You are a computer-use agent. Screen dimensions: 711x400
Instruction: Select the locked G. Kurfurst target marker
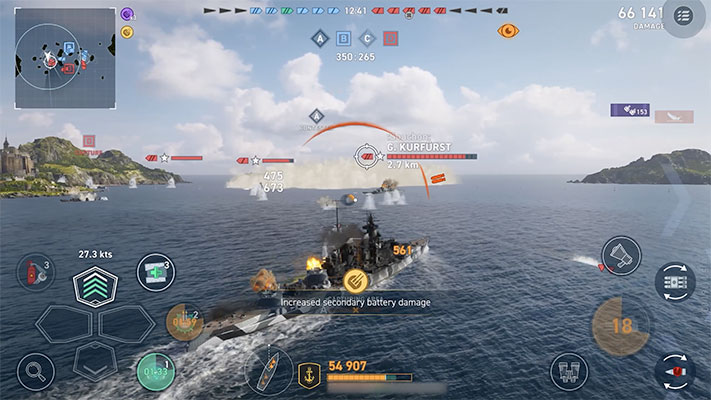pyautogui.click(x=368, y=156)
